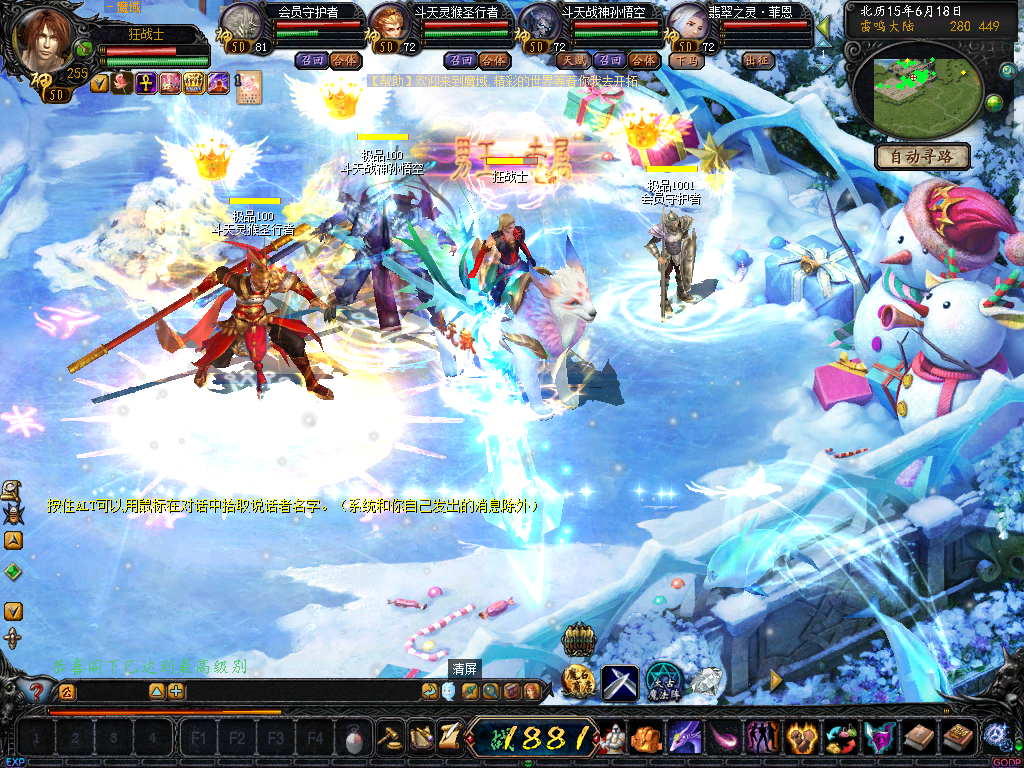Click 合体 under 斗天灵猴圣行者
This screenshot has width=1024, height=768.
[492, 60]
